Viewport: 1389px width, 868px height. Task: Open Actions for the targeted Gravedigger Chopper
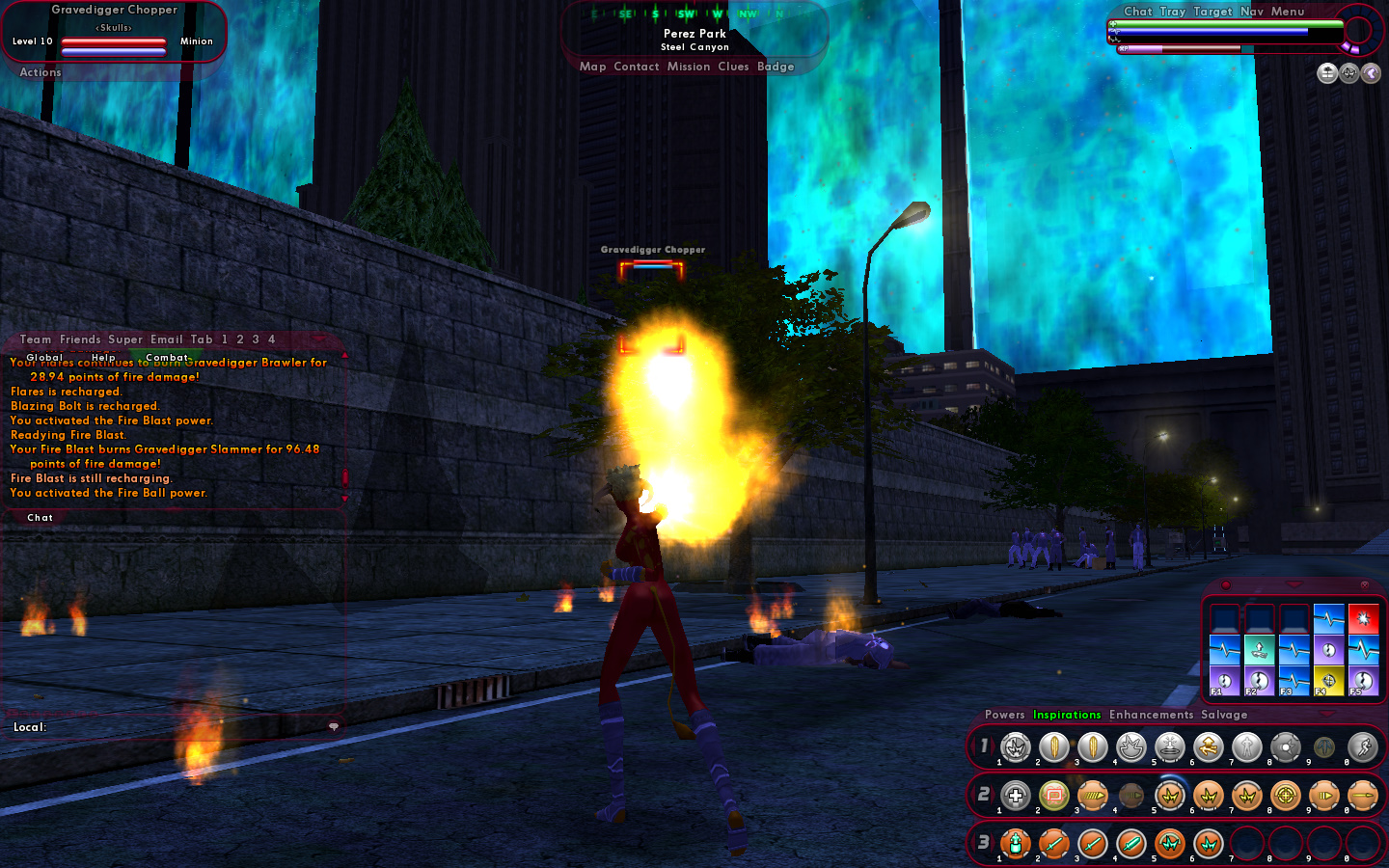click(41, 72)
